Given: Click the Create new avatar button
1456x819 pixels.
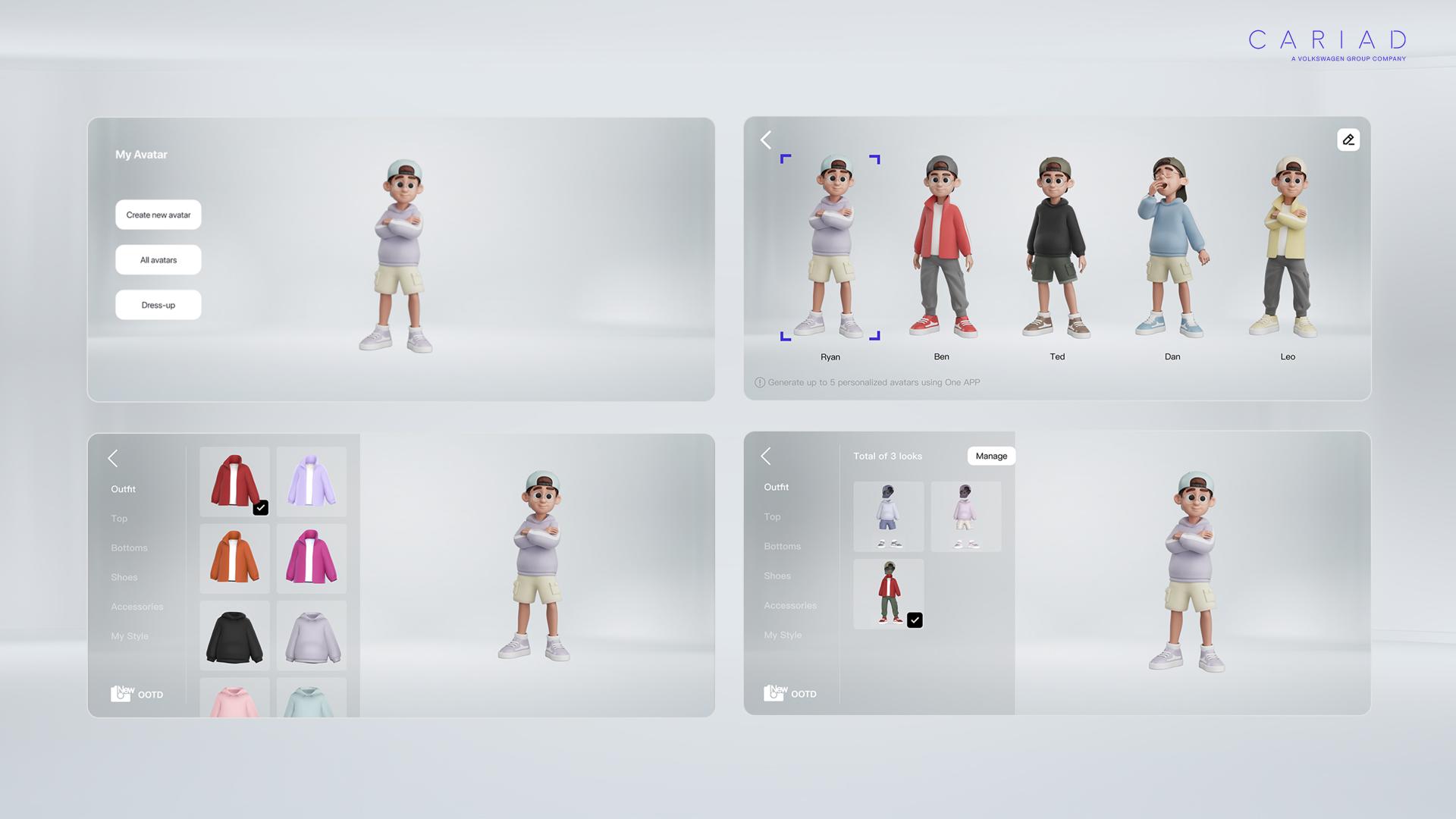Looking at the screenshot, I should click(158, 215).
